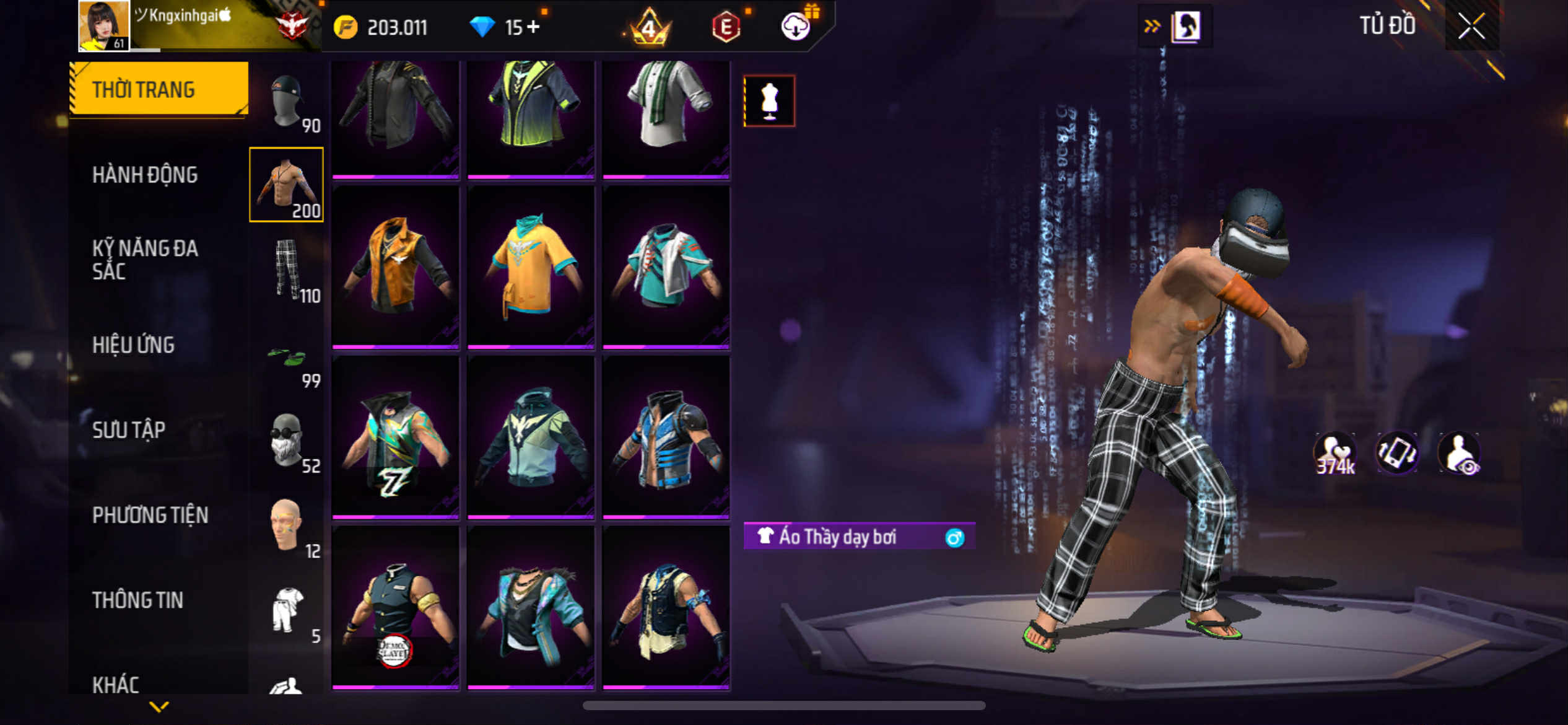This screenshot has height=725, width=1568.
Task: Switch to the Thông Tin tab
Action: 137,600
